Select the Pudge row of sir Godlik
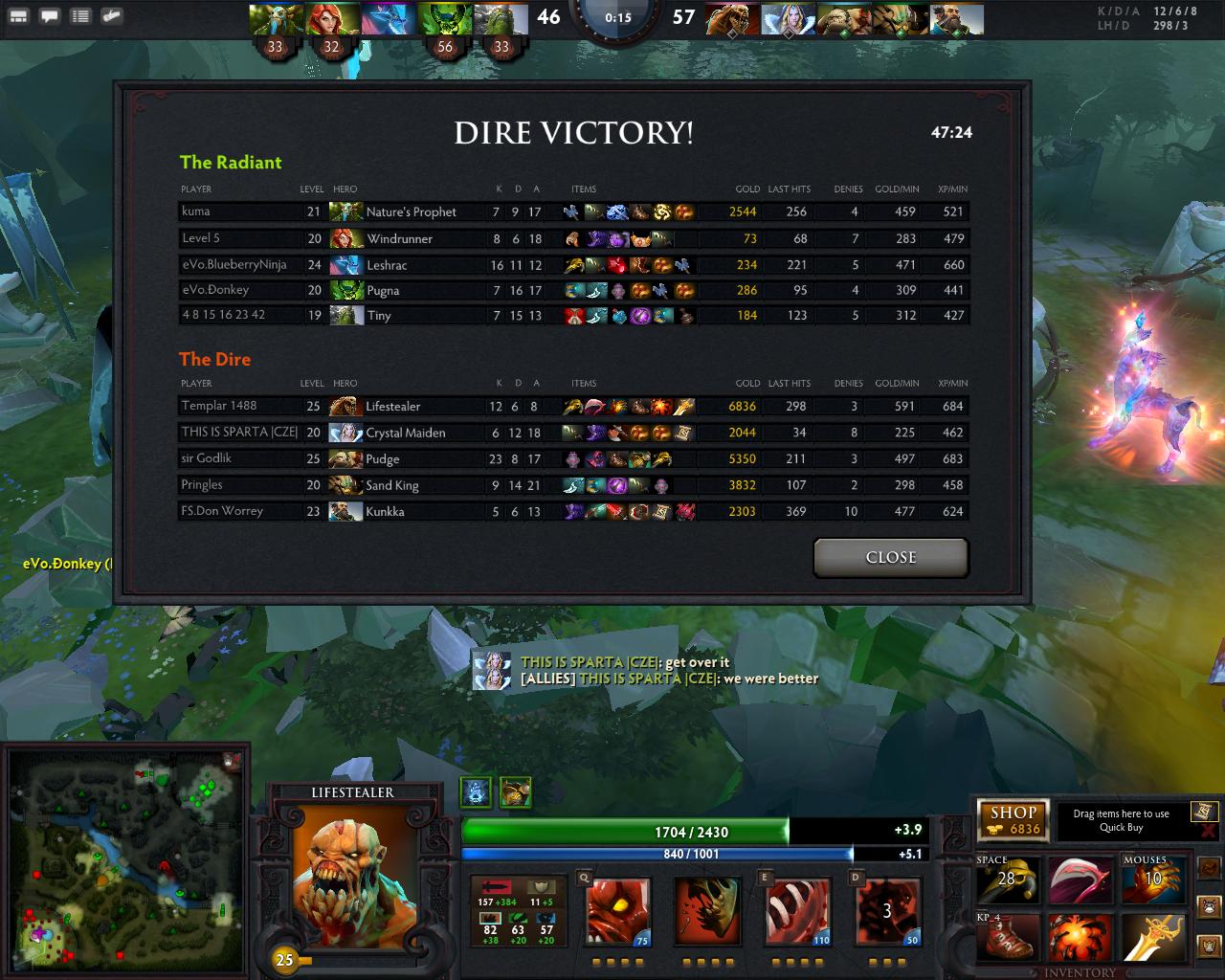Screen dimensions: 1225x980 click(574, 458)
